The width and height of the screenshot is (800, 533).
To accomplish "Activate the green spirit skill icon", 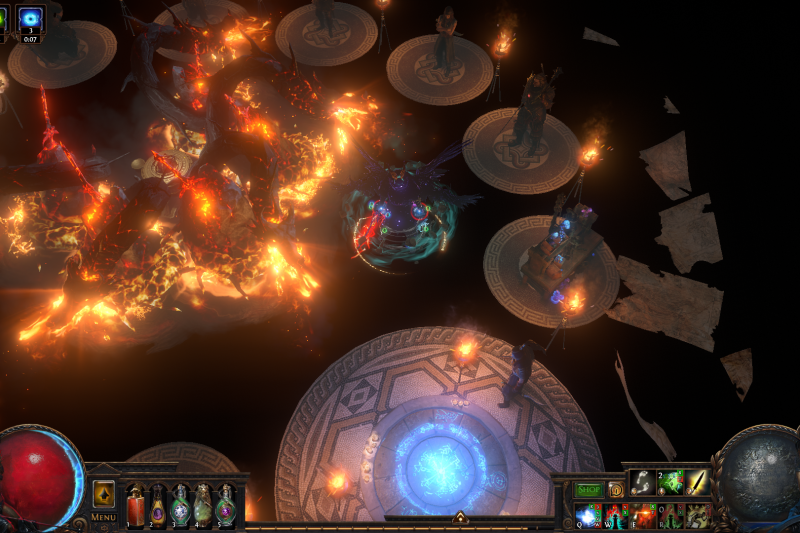I will click(x=670, y=482).
